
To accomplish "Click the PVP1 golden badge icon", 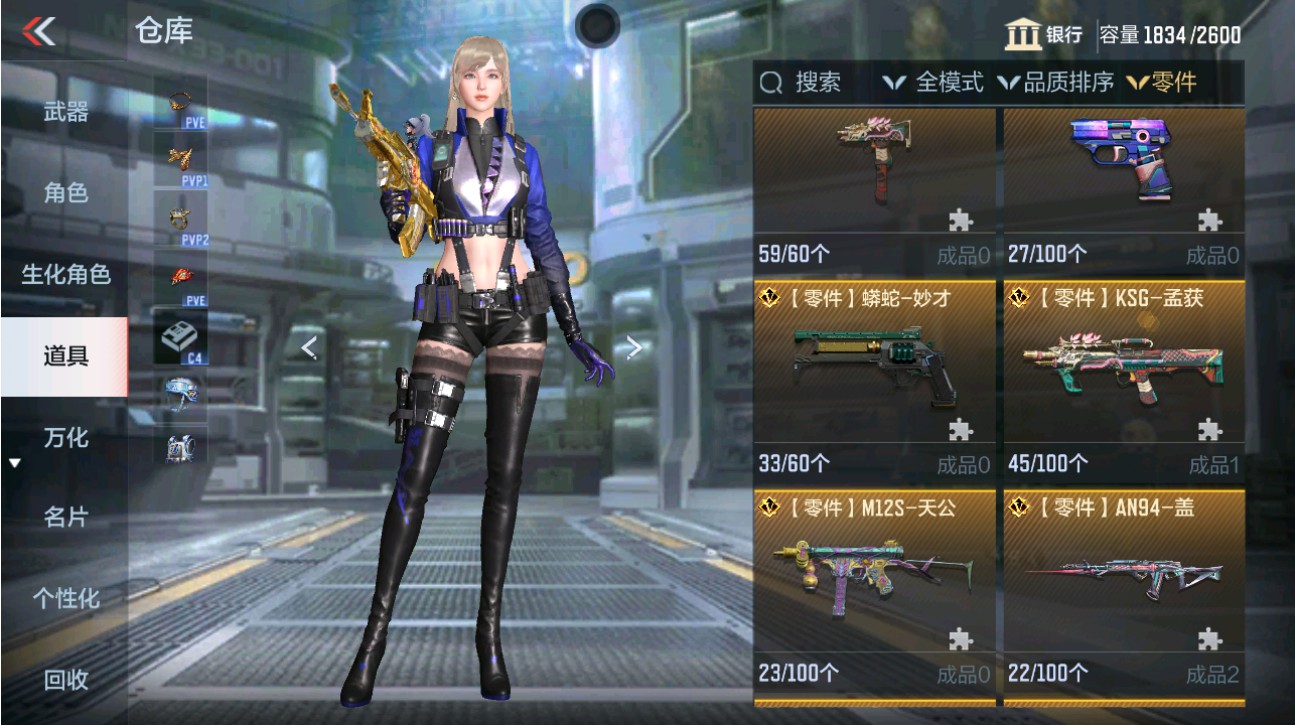I will pyautogui.click(x=180, y=157).
